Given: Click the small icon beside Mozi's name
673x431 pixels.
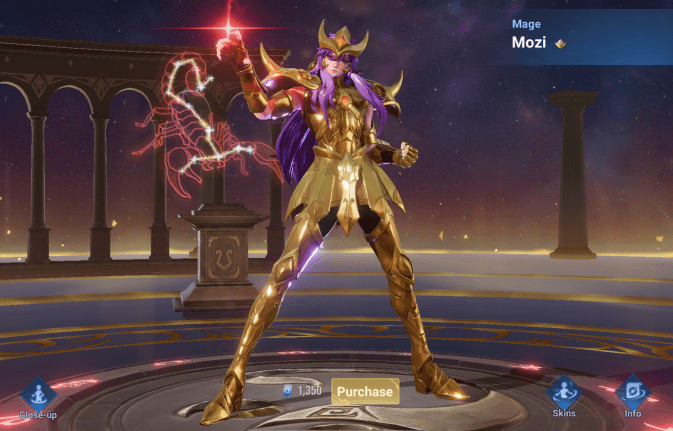Looking at the screenshot, I should (x=560, y=43).
